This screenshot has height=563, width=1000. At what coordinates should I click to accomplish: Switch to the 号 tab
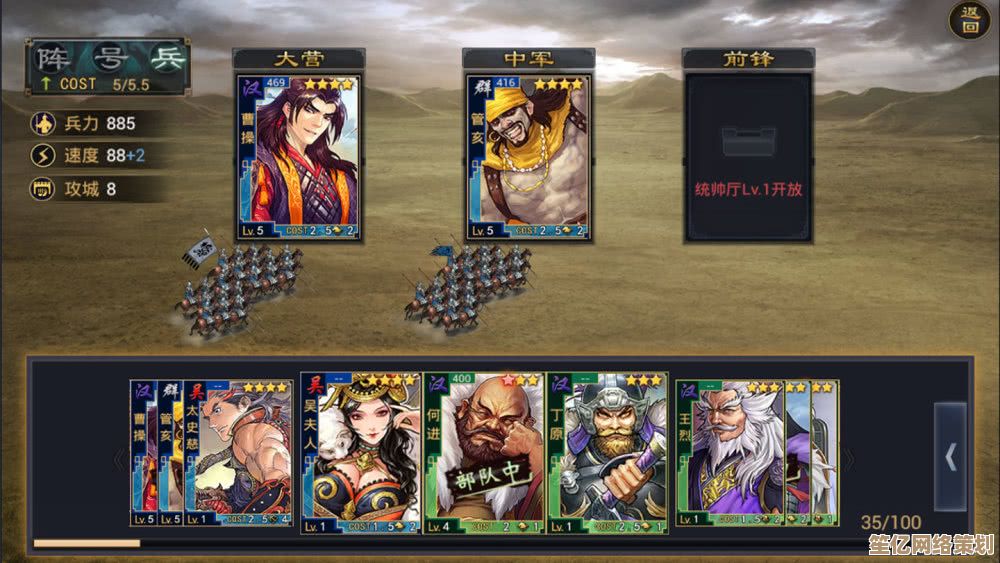point(108,56)
